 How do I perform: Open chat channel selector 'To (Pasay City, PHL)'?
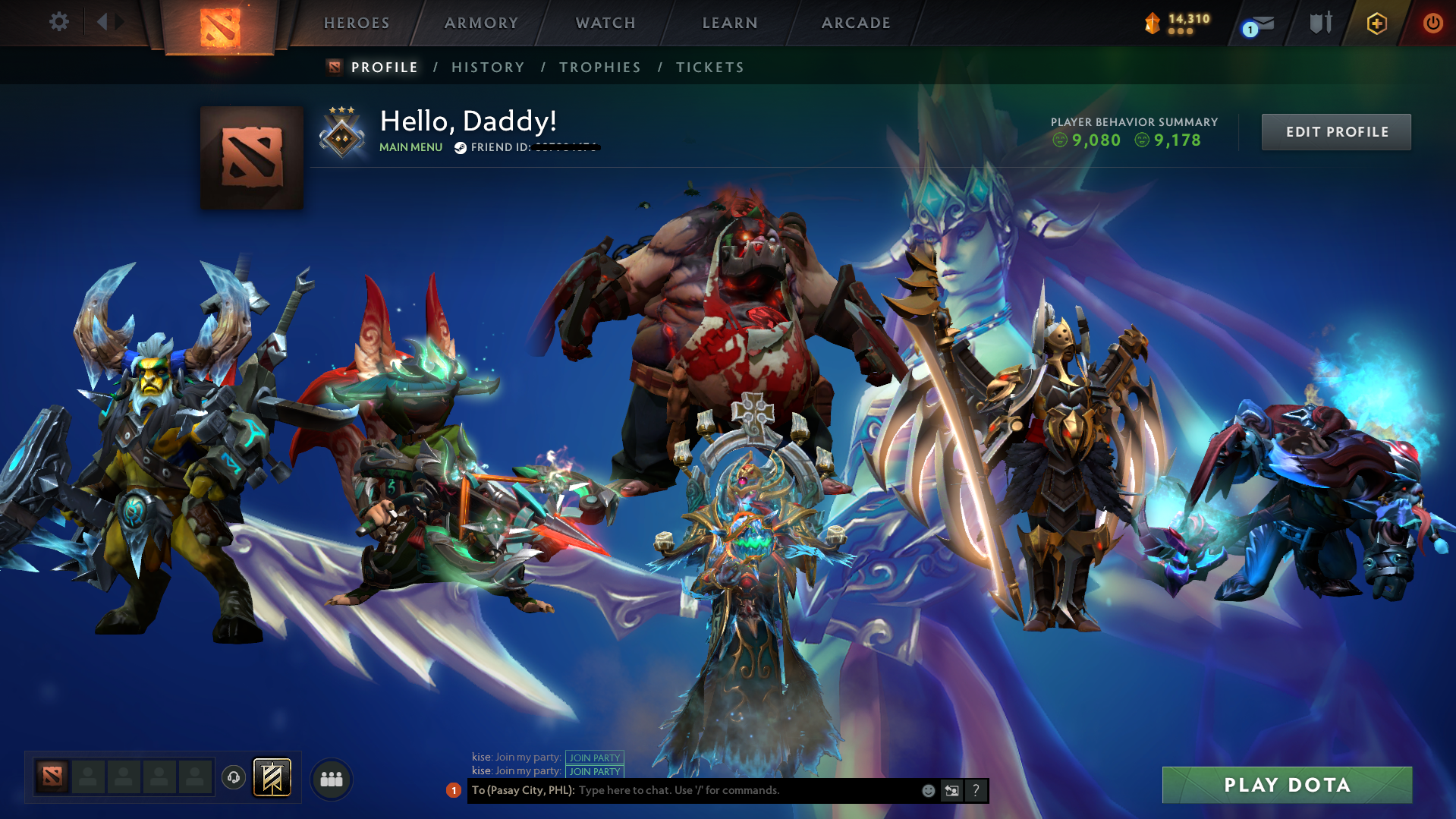point(522,790)
